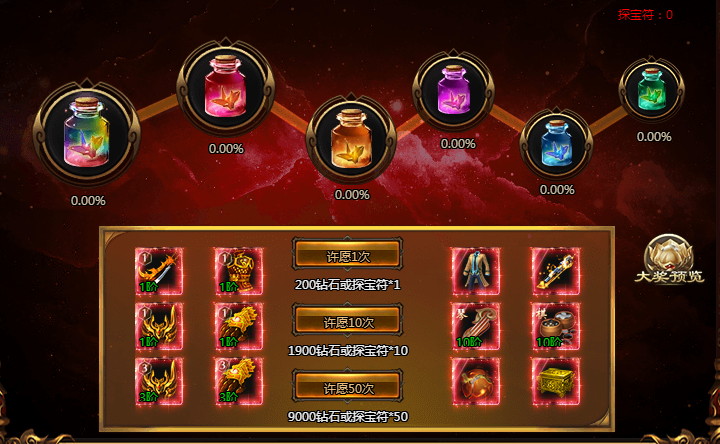
Task: Select the tier 3 golden gauntlet reward
Action: pyautogui.click(x=239, y=382)
